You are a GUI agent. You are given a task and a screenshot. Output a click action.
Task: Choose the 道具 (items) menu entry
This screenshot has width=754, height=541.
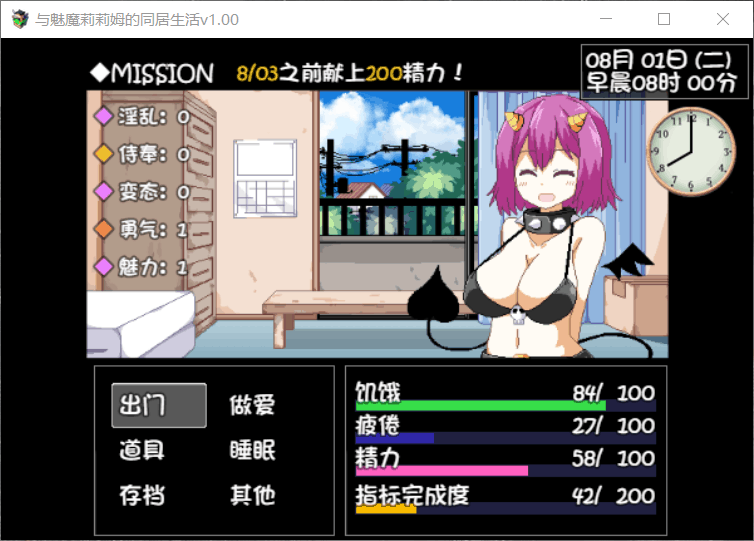coord(142,450)
